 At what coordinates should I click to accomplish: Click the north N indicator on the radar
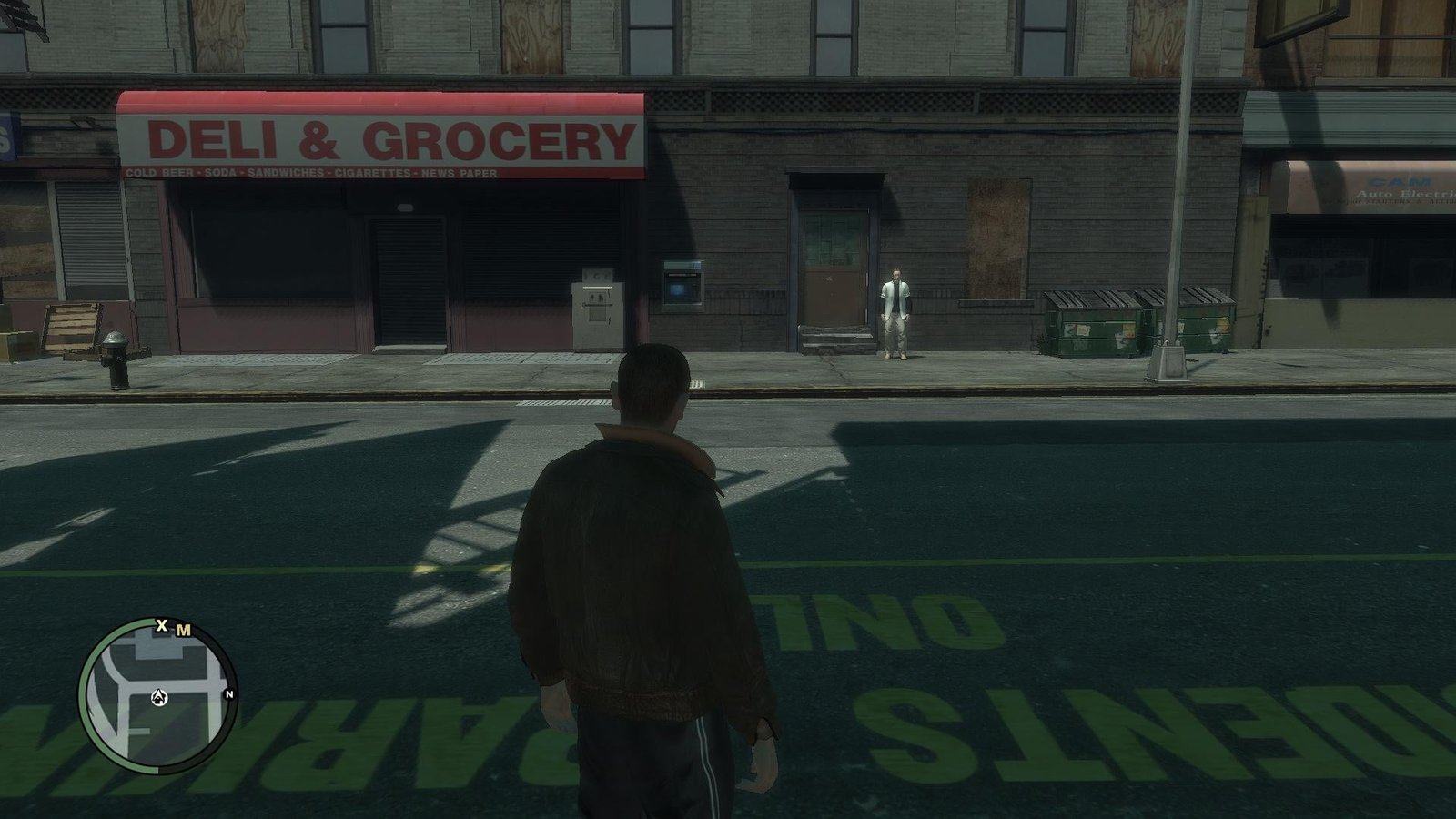pos(229,694)
